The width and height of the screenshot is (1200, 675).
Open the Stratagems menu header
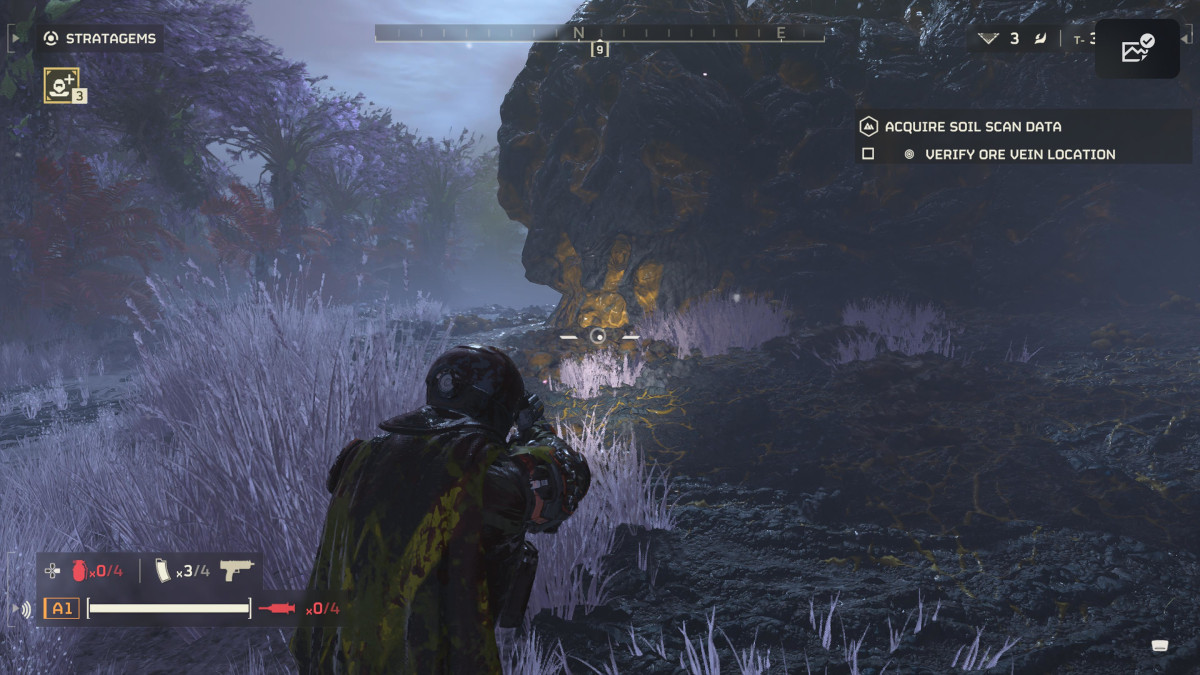coord(100,39)
